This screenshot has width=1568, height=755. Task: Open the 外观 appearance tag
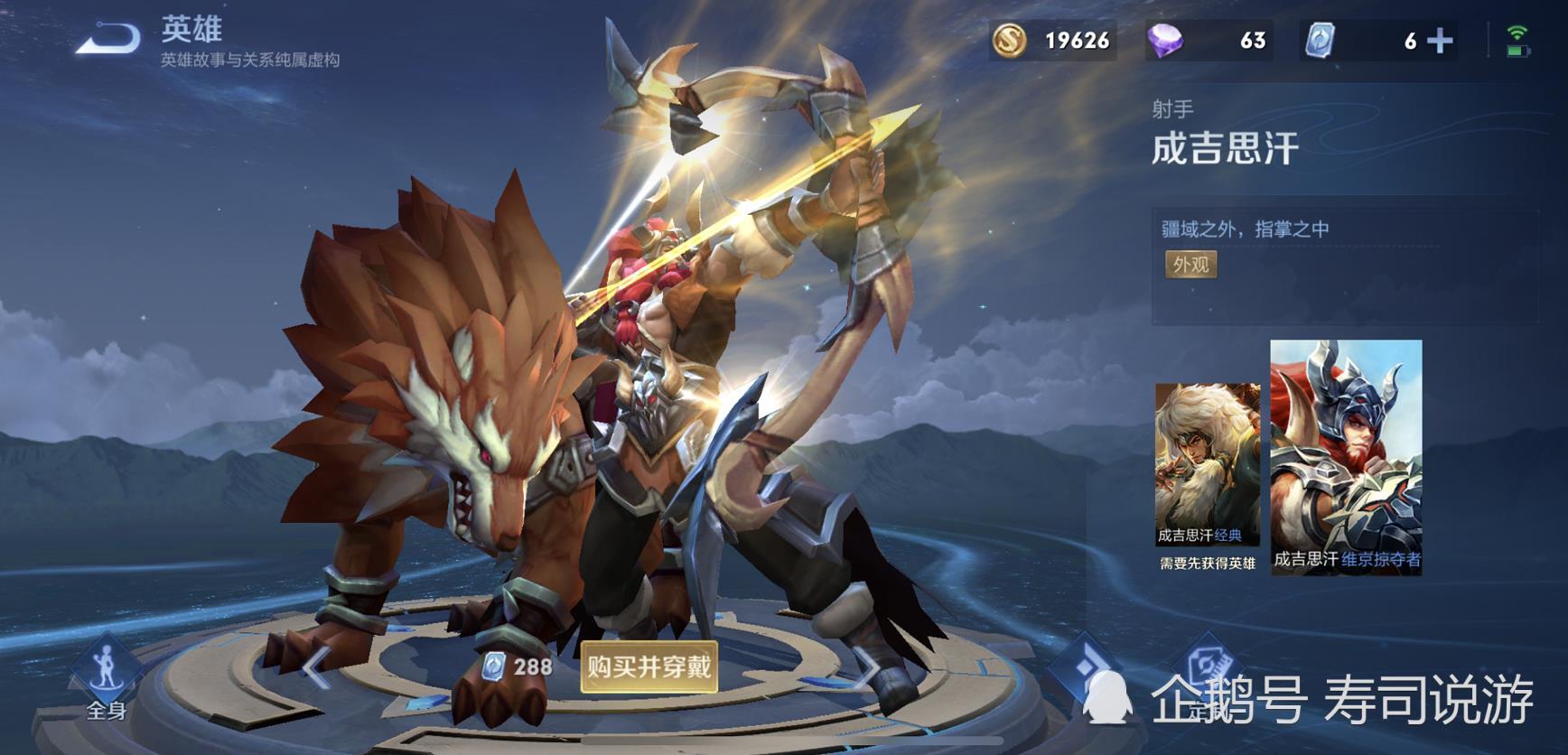click(1190, 265)
